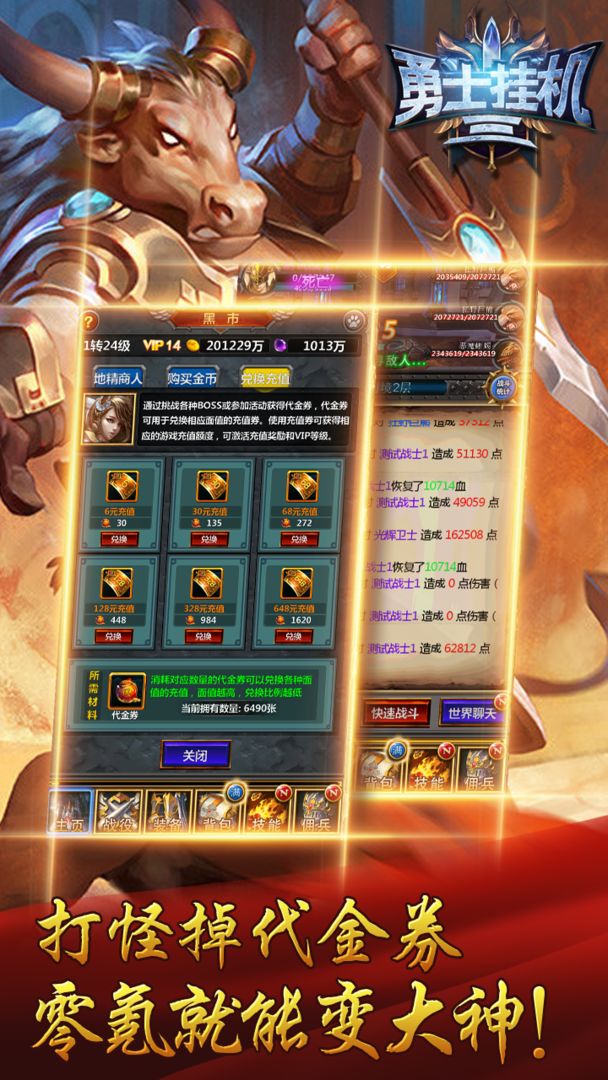Redeem the 6元充值 voucher
This screenshot has width=608, height=1080.
121,539
